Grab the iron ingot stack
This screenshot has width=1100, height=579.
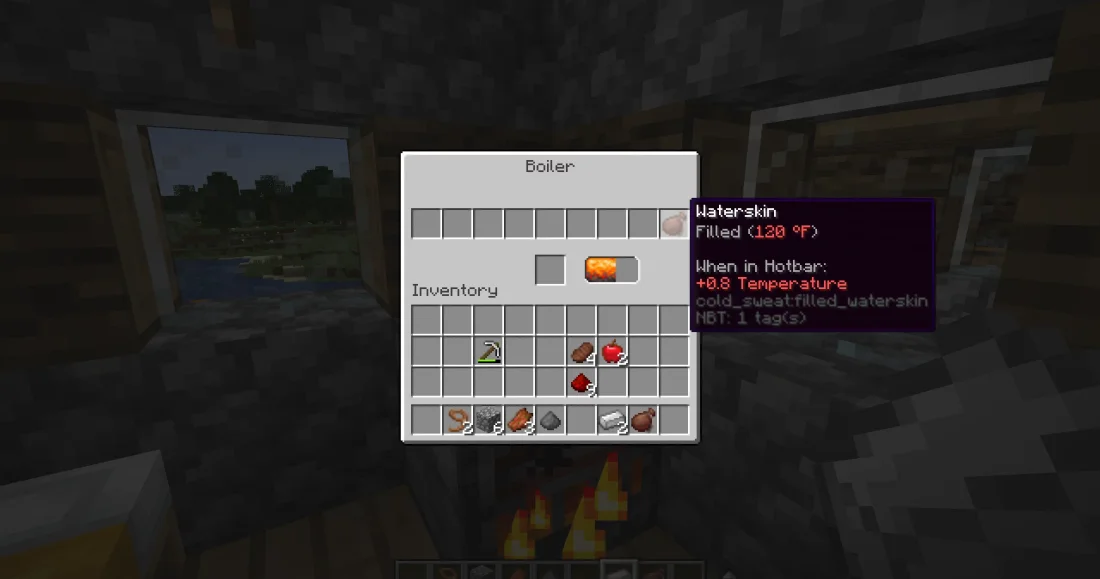pyautogui.click(x=612, y=420)
